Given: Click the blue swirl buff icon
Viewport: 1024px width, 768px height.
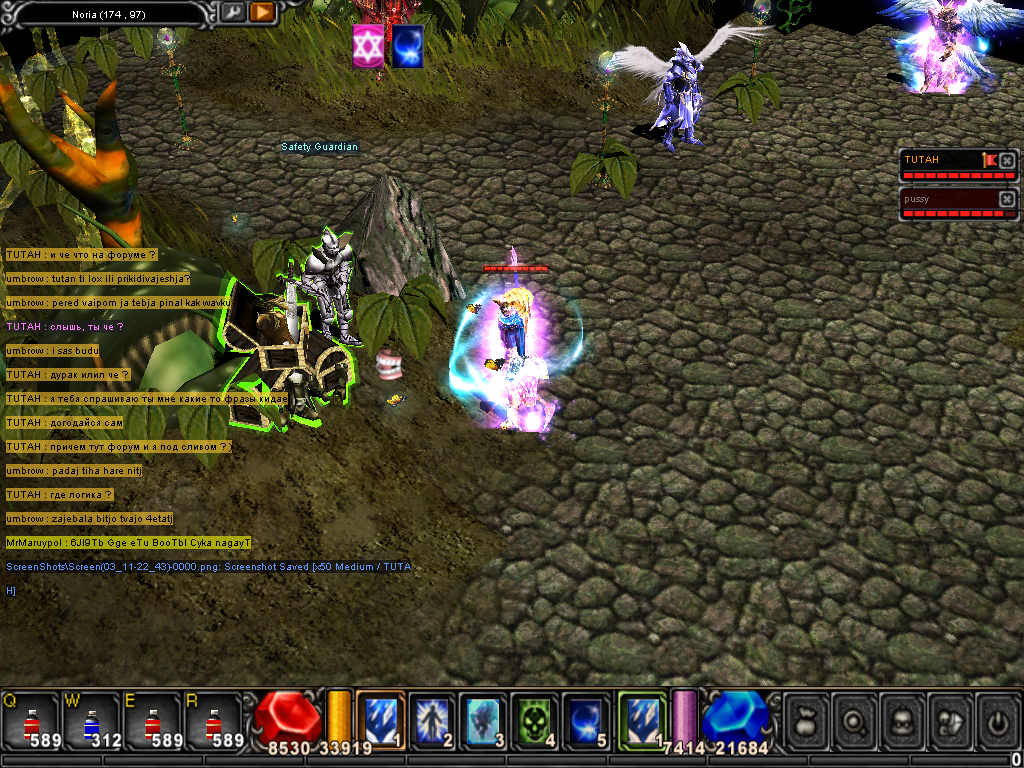Looking at the screenshot, I should pyautogui.click(x=407, y=47).
